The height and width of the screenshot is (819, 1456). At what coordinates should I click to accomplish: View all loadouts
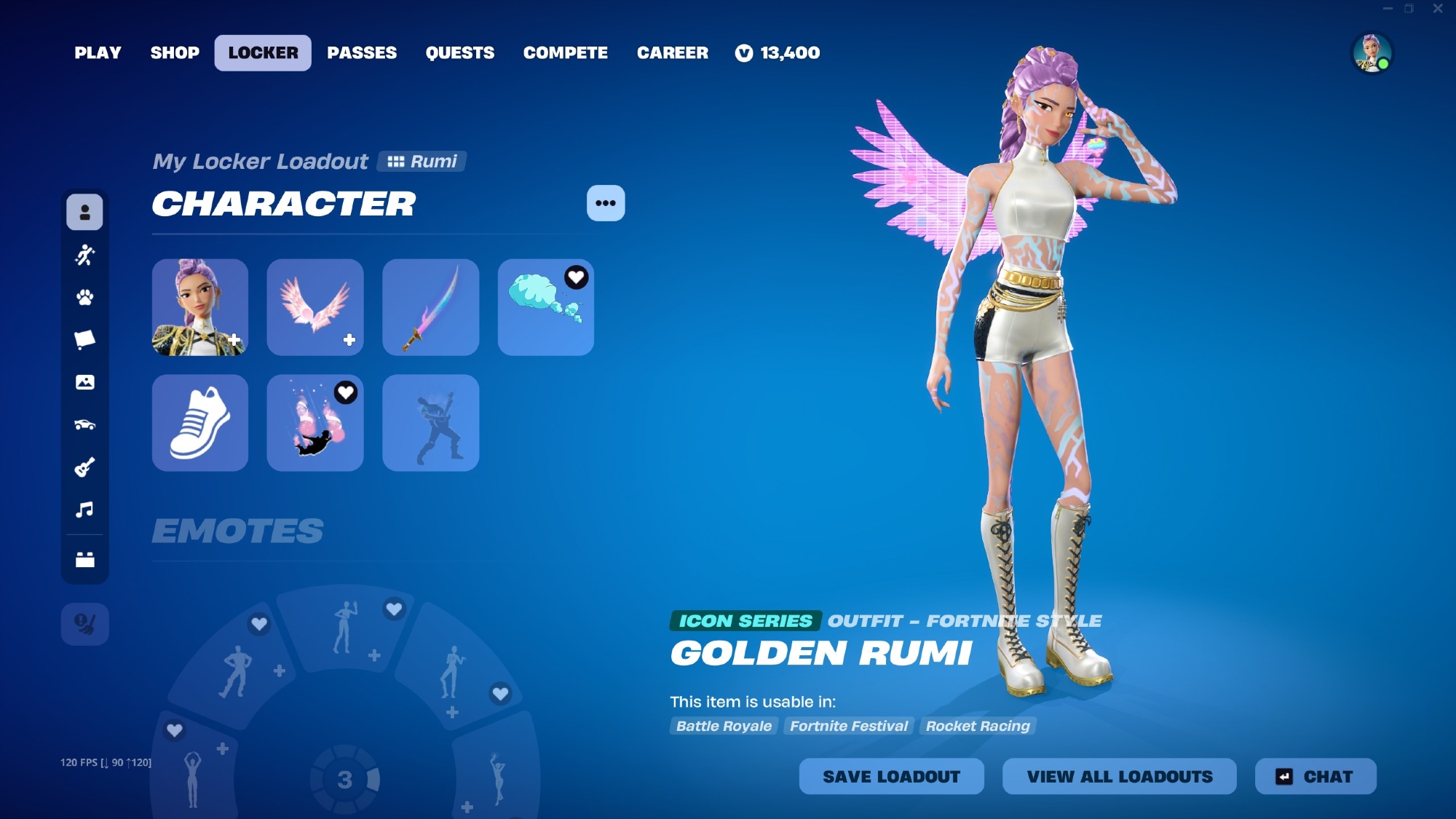point(1119,777)
